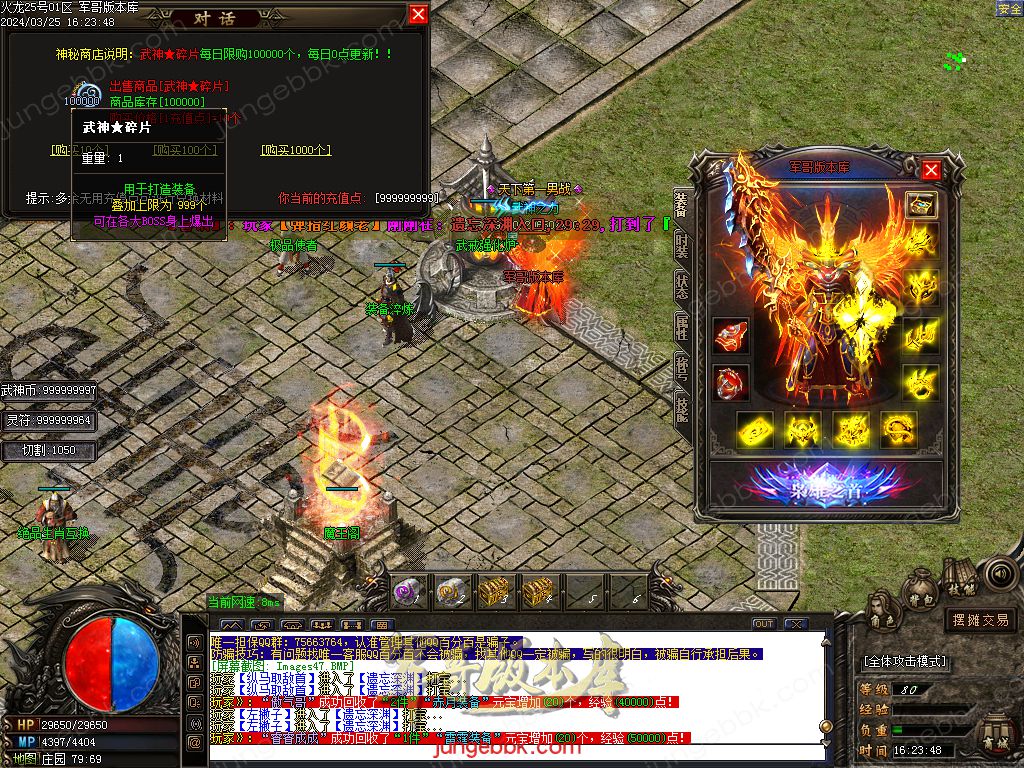Toggle the 全体攻击模式 attack mode

coord(904,662)
